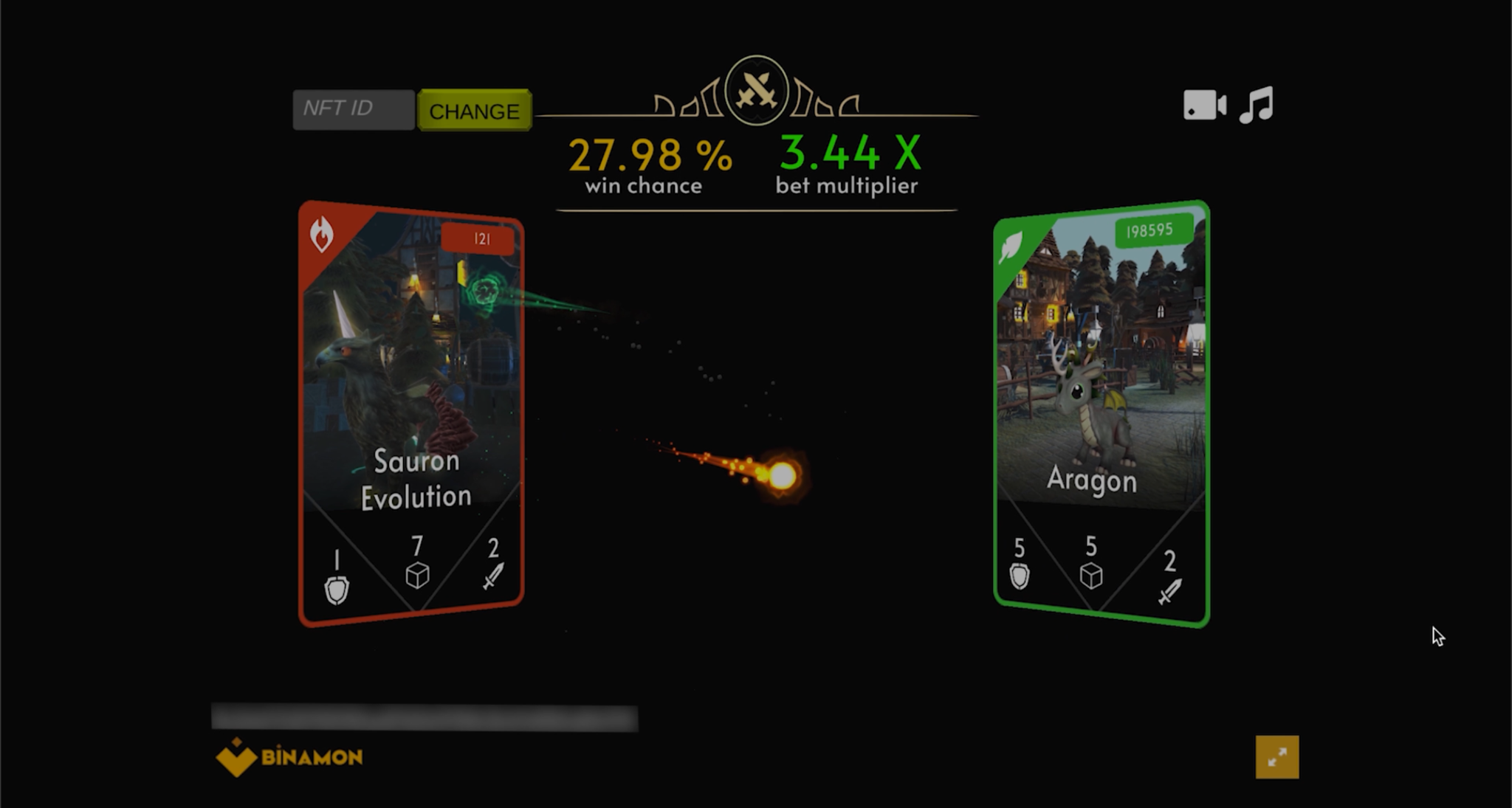Toggle the music note icon
The height and width of the screenshot is (808, 1512).
point(1257,105)
